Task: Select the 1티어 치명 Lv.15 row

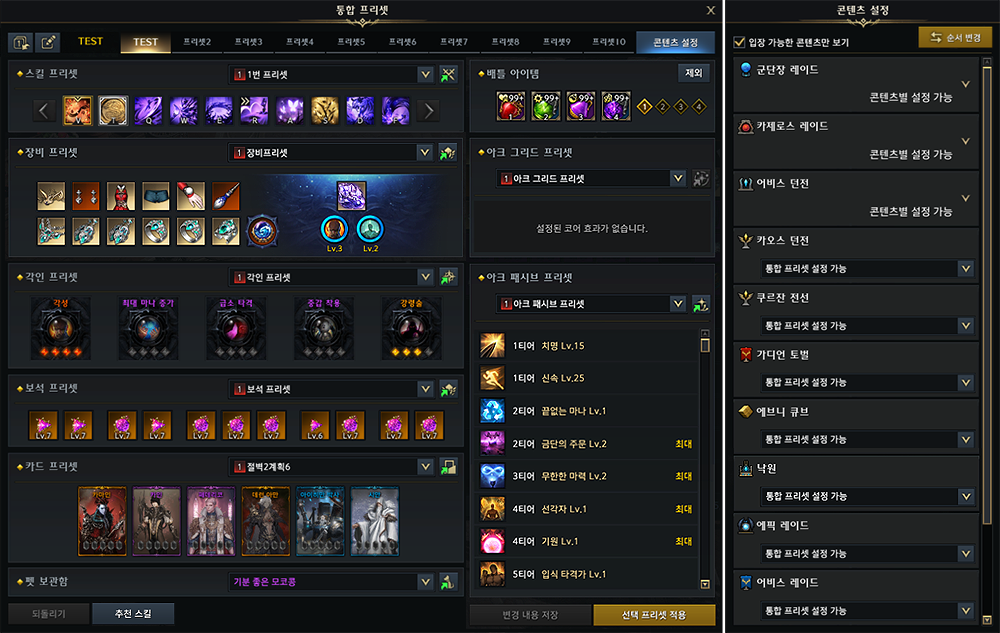Action: click(x=588, y=346)
